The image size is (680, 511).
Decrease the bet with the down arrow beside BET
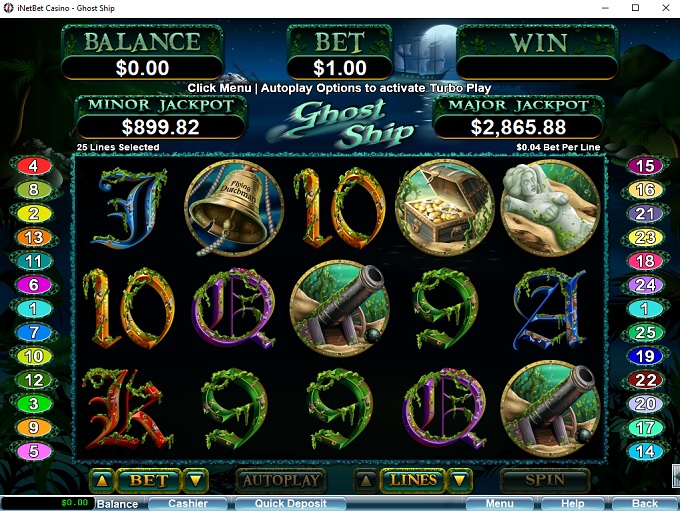point(197,481)
